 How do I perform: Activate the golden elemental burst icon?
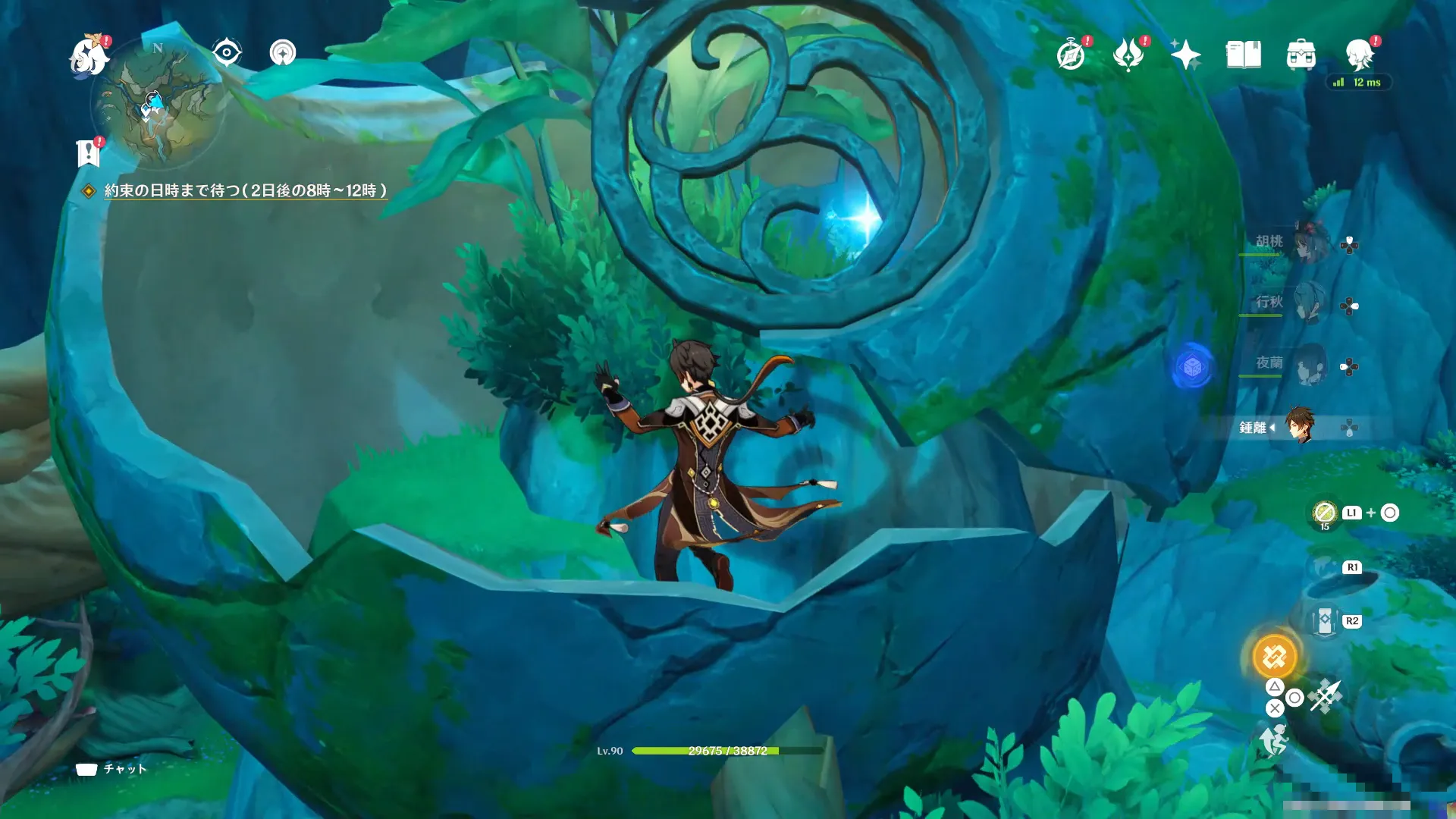point(1275,657)
